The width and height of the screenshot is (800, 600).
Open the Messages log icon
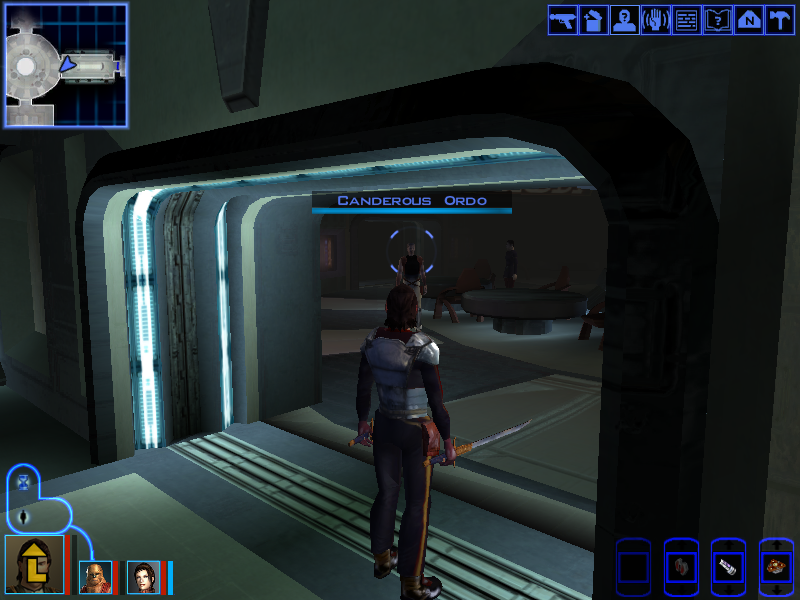click(686, 20)
